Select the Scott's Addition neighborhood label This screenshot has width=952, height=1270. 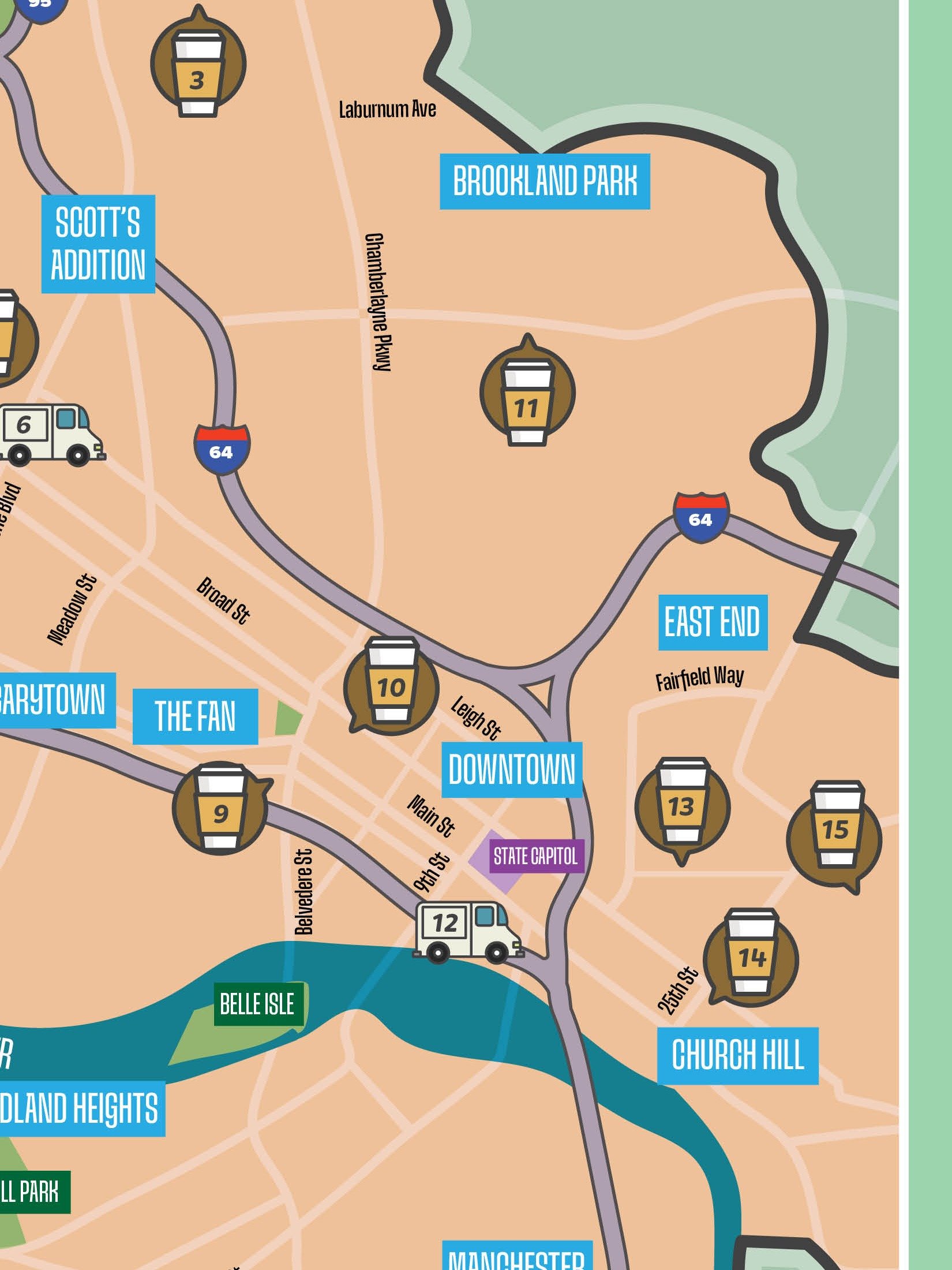pyautogui.click(x=98, y=244)
